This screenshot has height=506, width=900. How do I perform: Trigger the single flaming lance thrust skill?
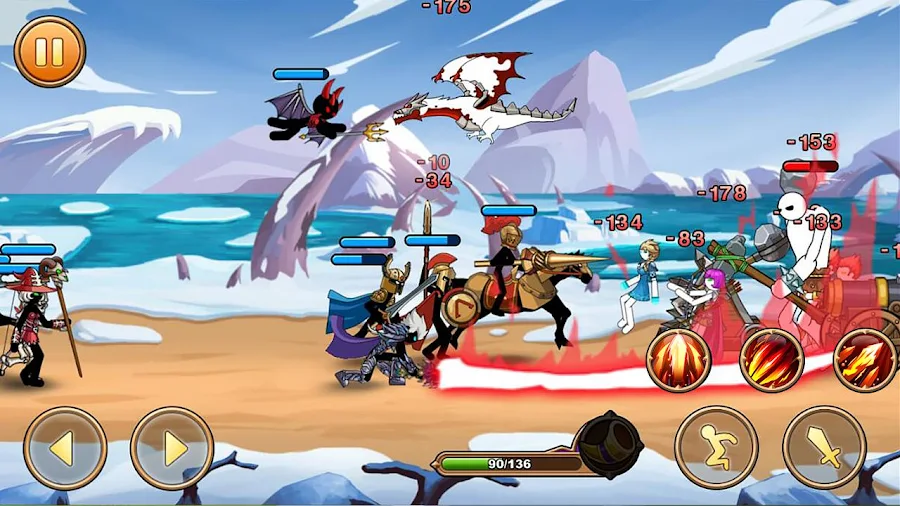(x=865, y=359)
